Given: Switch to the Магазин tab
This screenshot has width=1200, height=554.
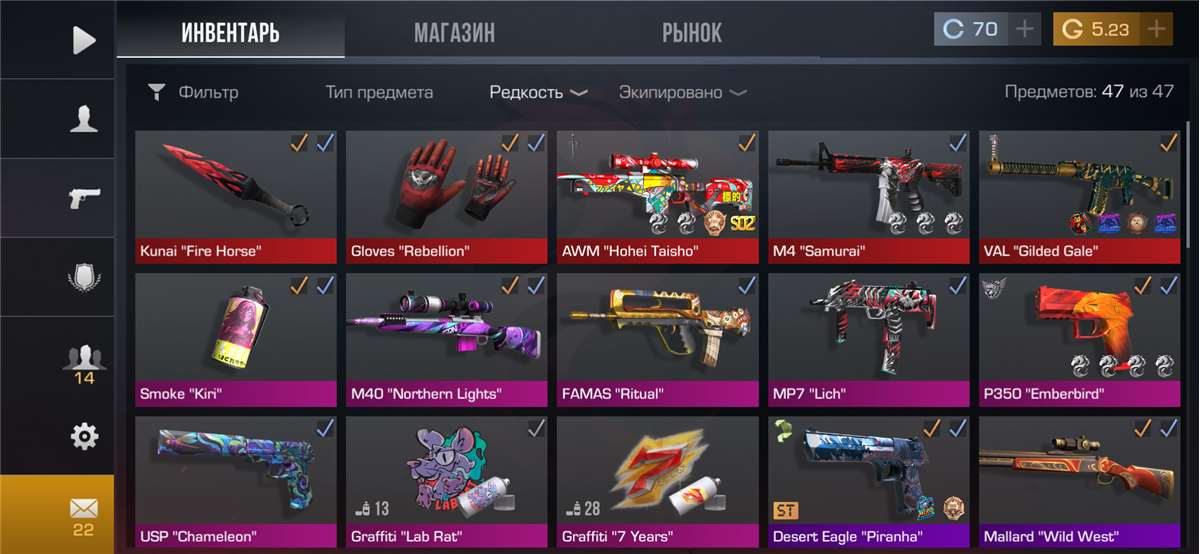Looking at the screenshot, I should [454, 33].
